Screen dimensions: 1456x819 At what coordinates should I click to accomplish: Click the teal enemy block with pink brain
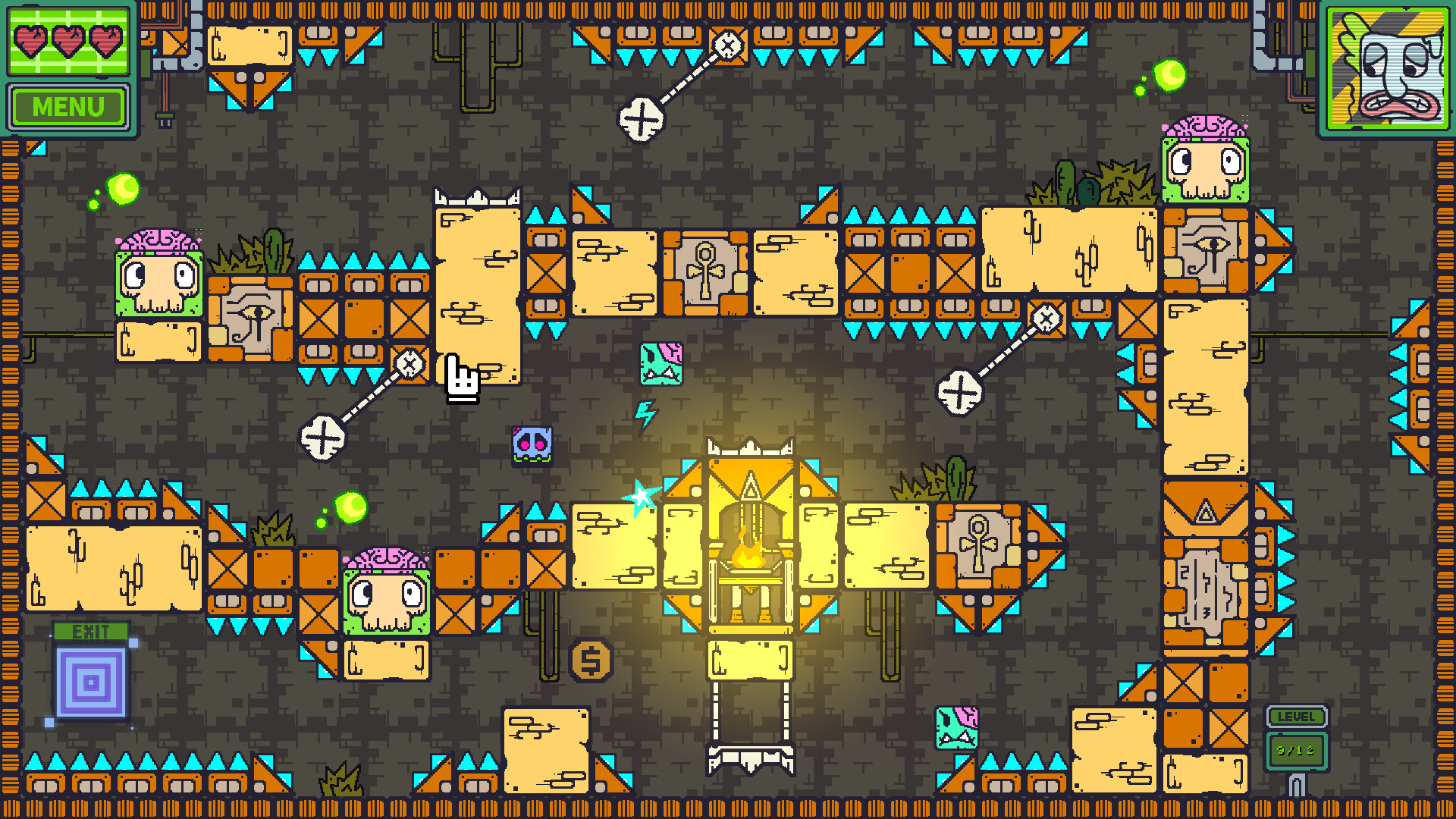click(x=660, y=364)
